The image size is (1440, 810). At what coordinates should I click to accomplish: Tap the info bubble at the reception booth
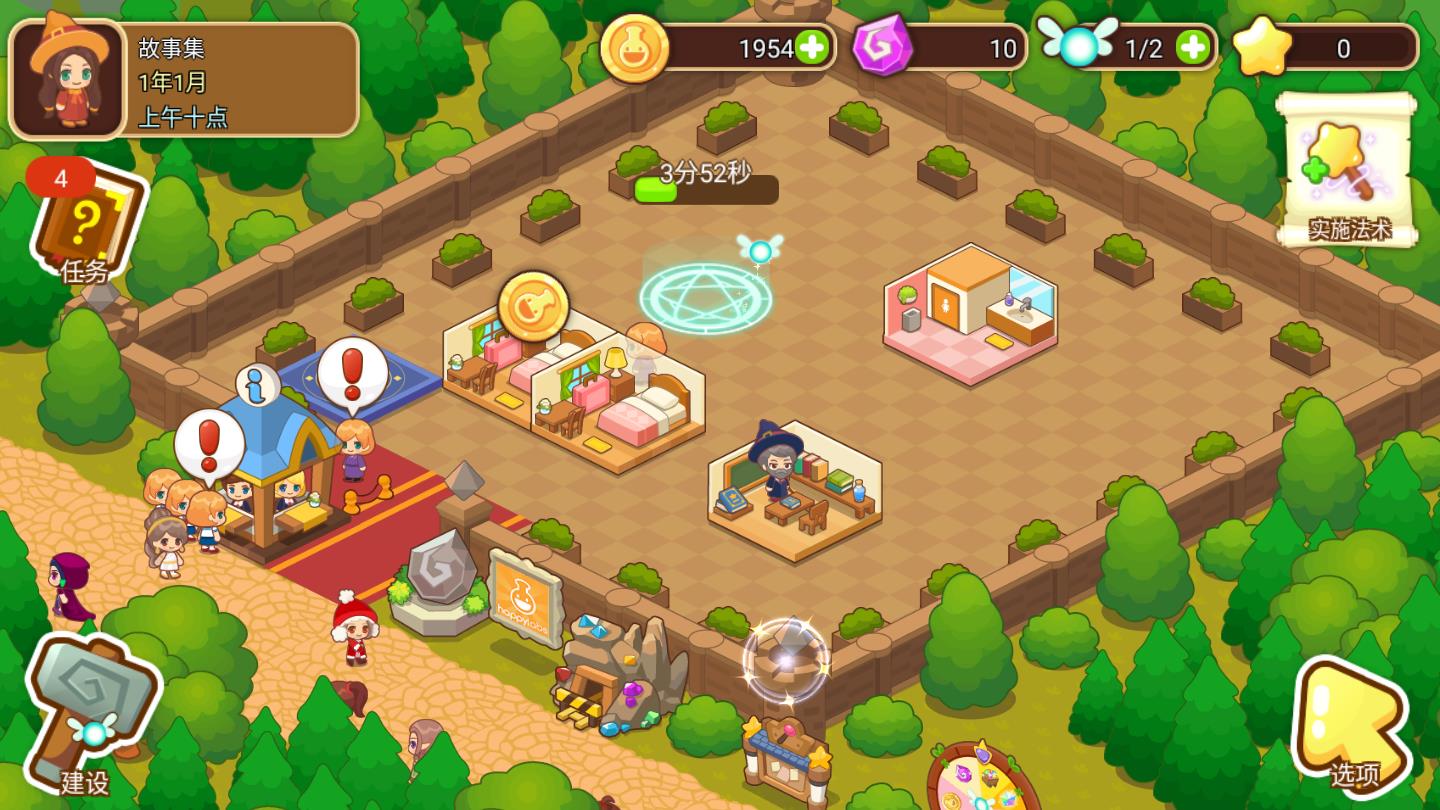point(258,386)
